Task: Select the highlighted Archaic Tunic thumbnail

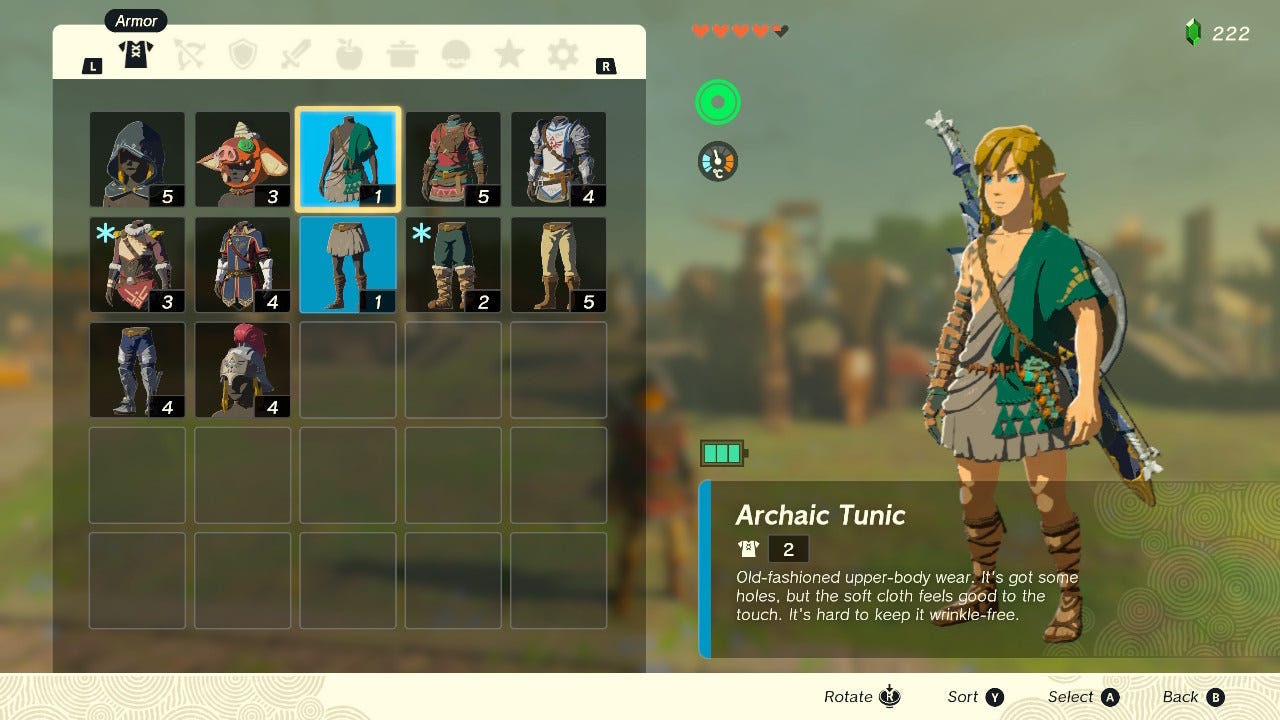Action: pos(347,155)
